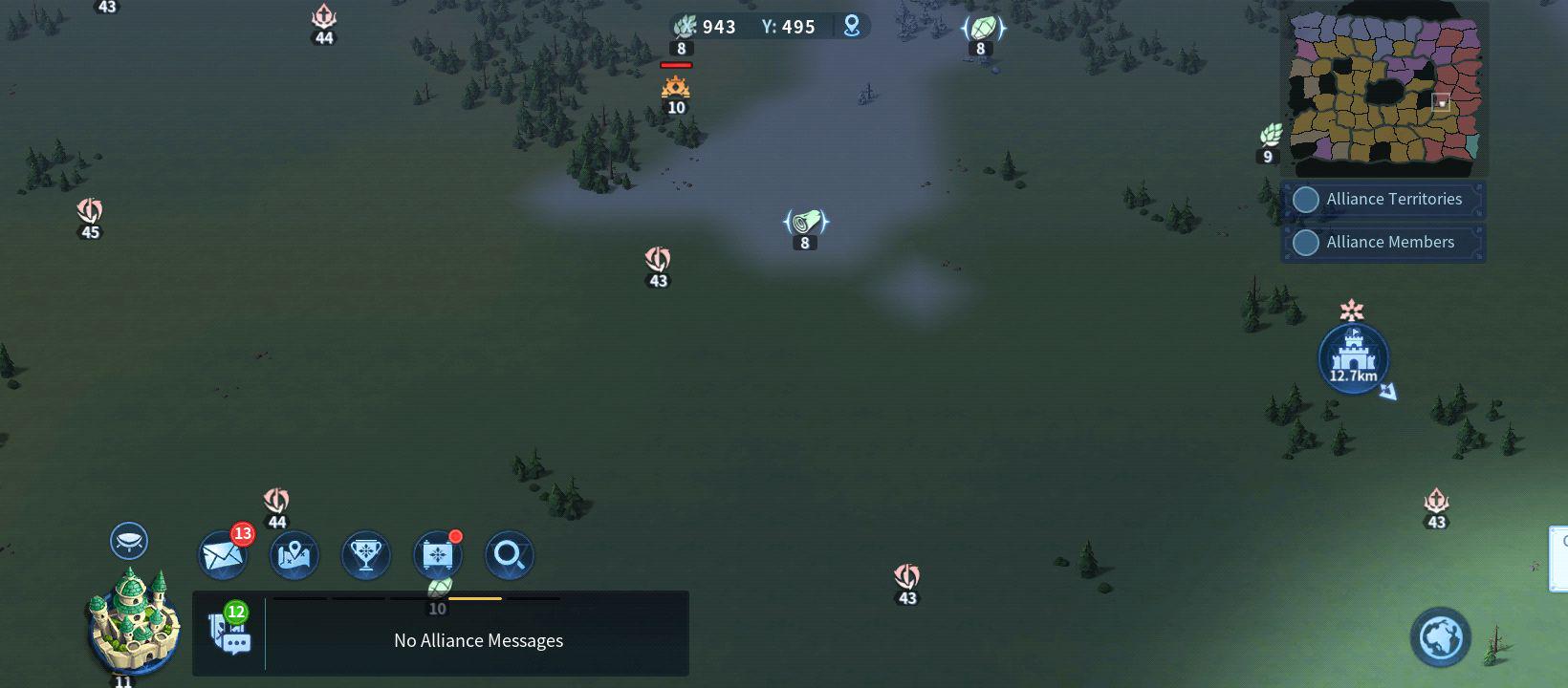The width and height of the screenshot is (1568, 688).
Task: Jump to your castle 12.7km away
Action: coord(1353,358)
